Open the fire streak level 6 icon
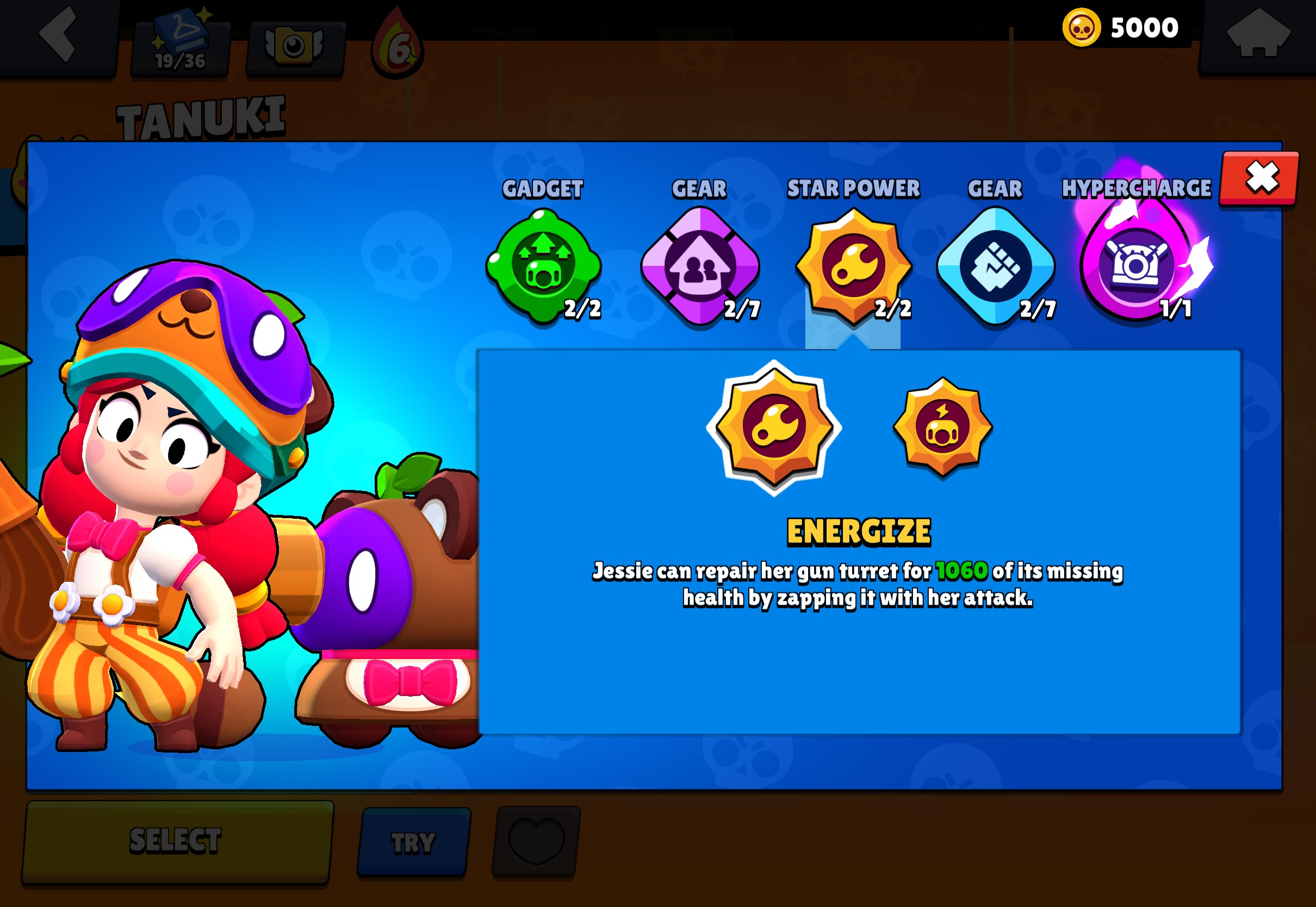 coord(398,48)
